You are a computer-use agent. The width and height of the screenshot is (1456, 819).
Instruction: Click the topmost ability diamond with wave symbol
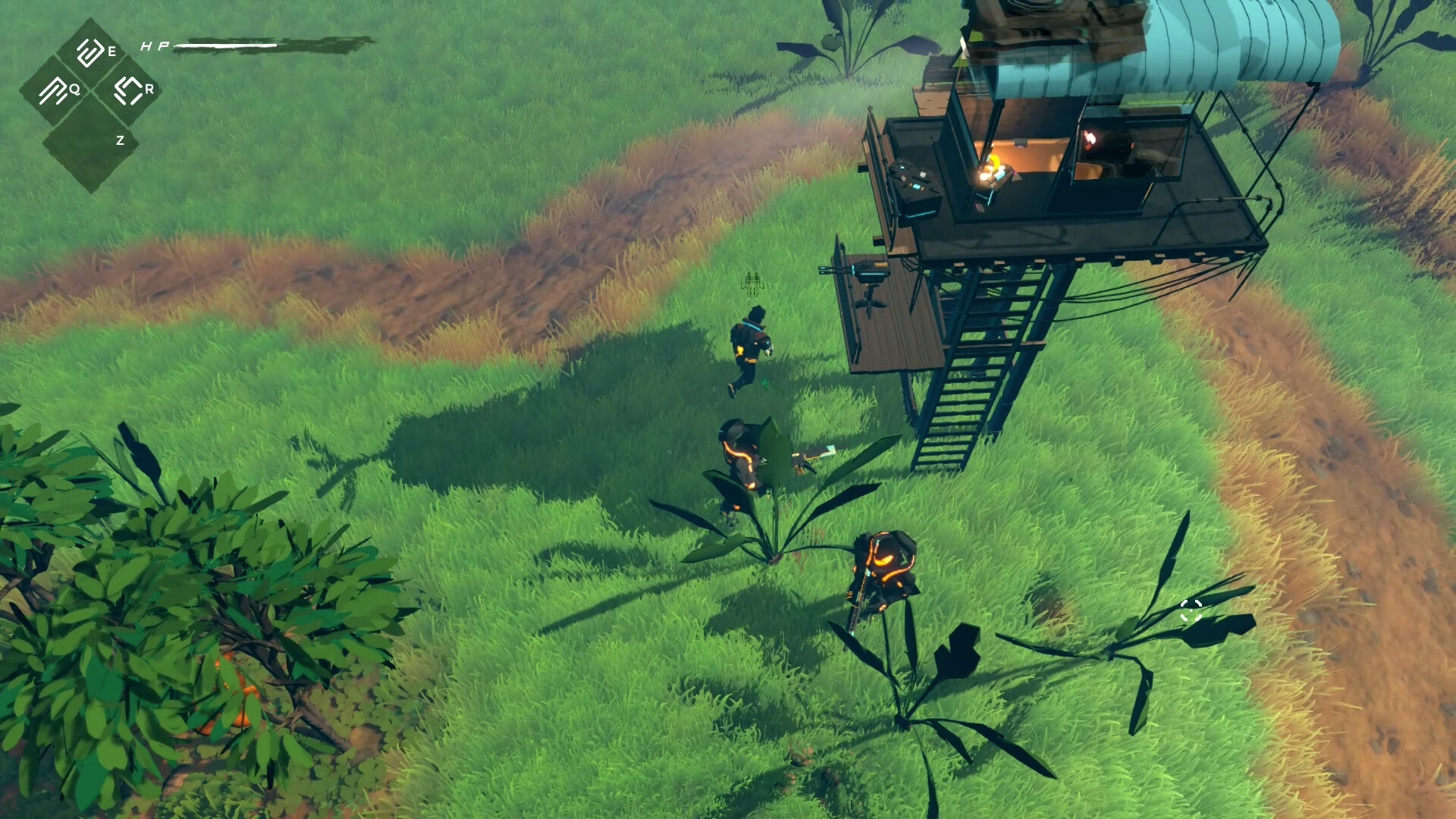(89, 52)
